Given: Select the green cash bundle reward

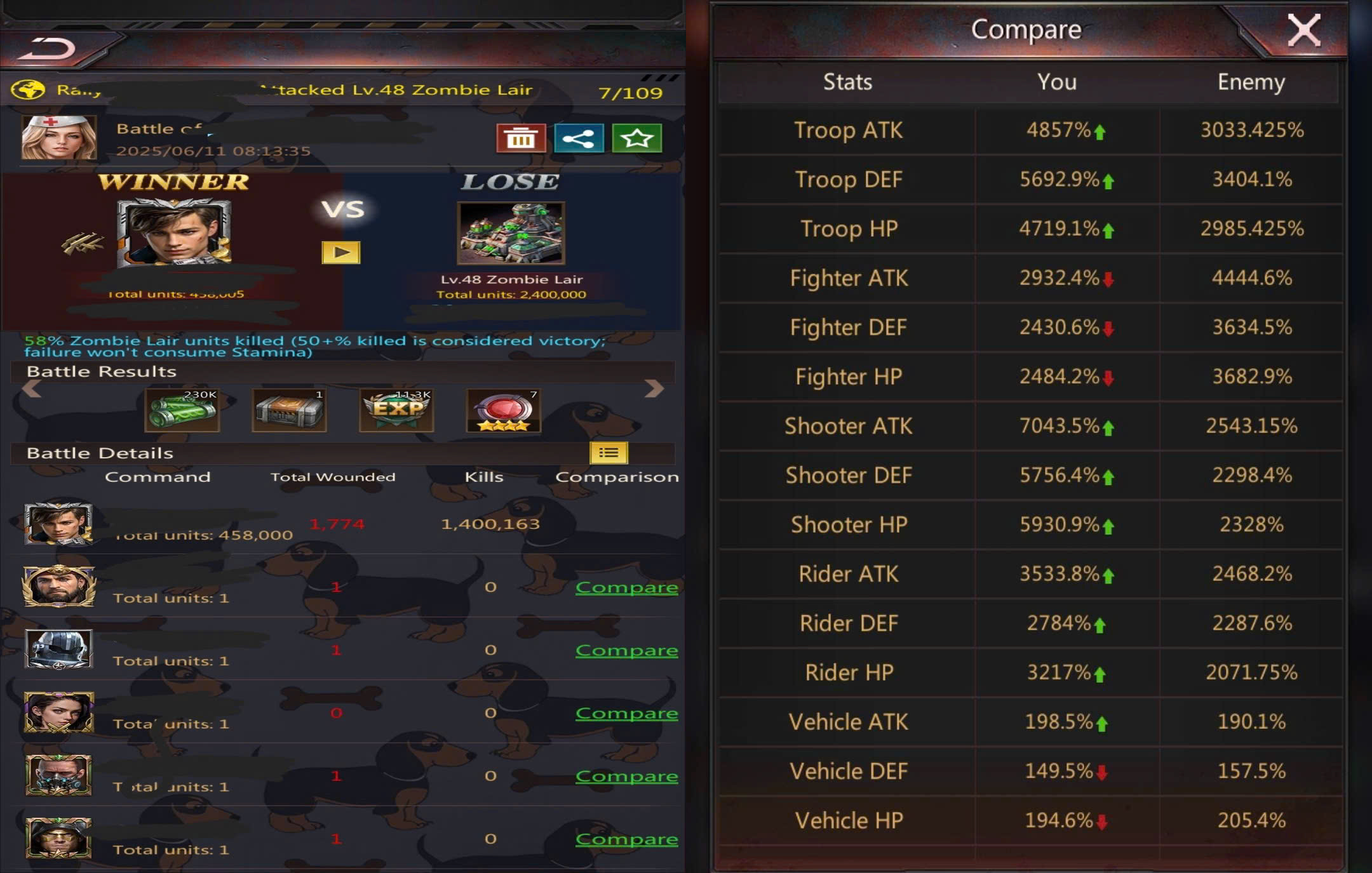Looking at the screenshot, I should click(182, 410).
